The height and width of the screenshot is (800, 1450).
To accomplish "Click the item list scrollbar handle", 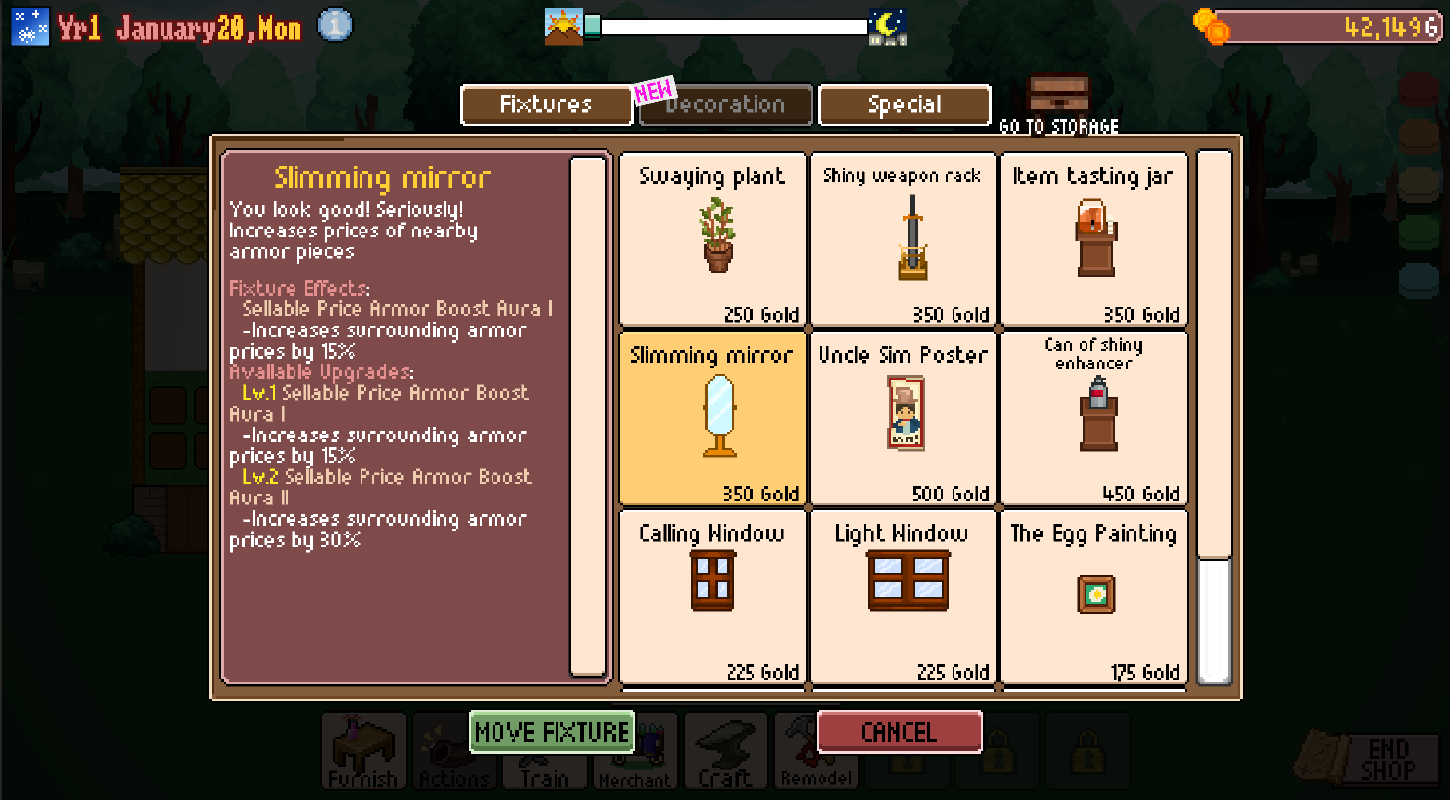I will coord(1214,620).
